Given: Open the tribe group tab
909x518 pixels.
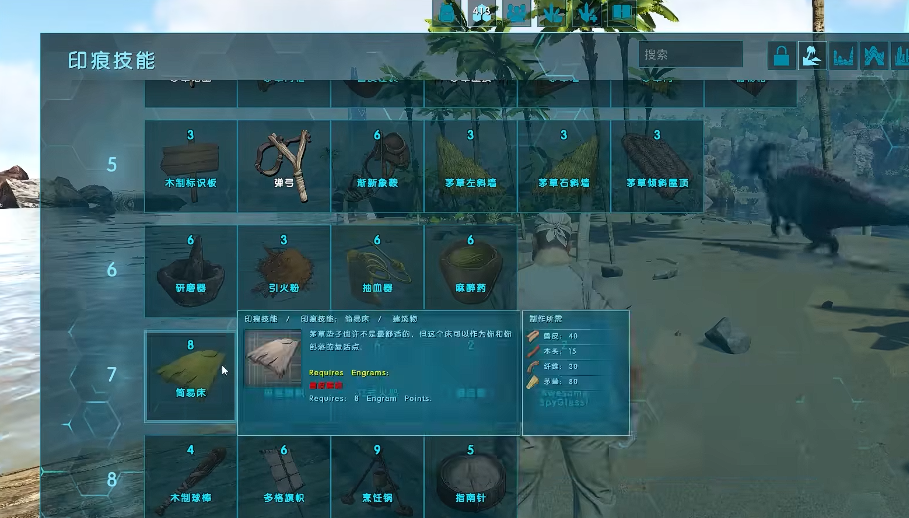Looking at the screenshot, I should [518, 13].
